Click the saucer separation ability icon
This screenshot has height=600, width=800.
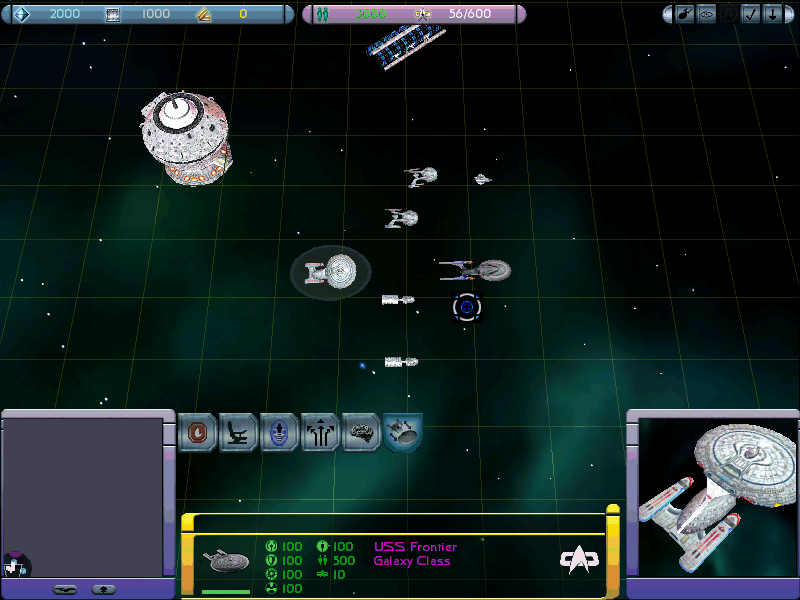pos(402,433)
